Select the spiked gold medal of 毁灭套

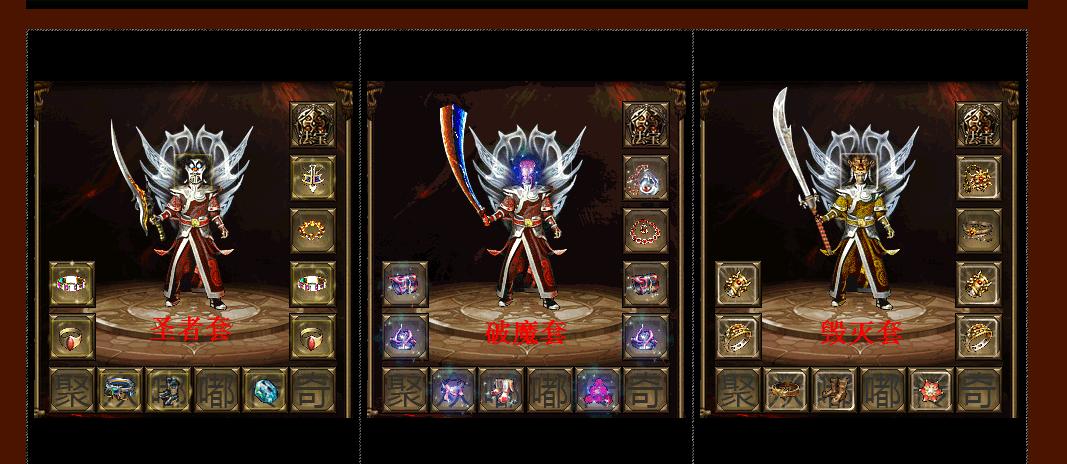978,178
